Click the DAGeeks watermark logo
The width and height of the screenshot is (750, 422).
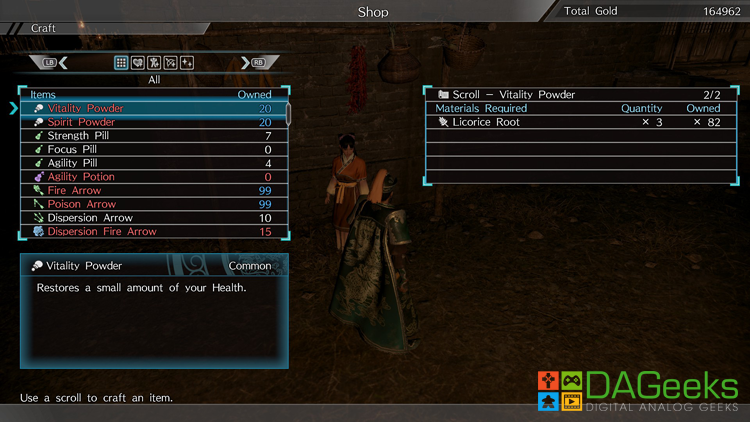coord(639,392)
